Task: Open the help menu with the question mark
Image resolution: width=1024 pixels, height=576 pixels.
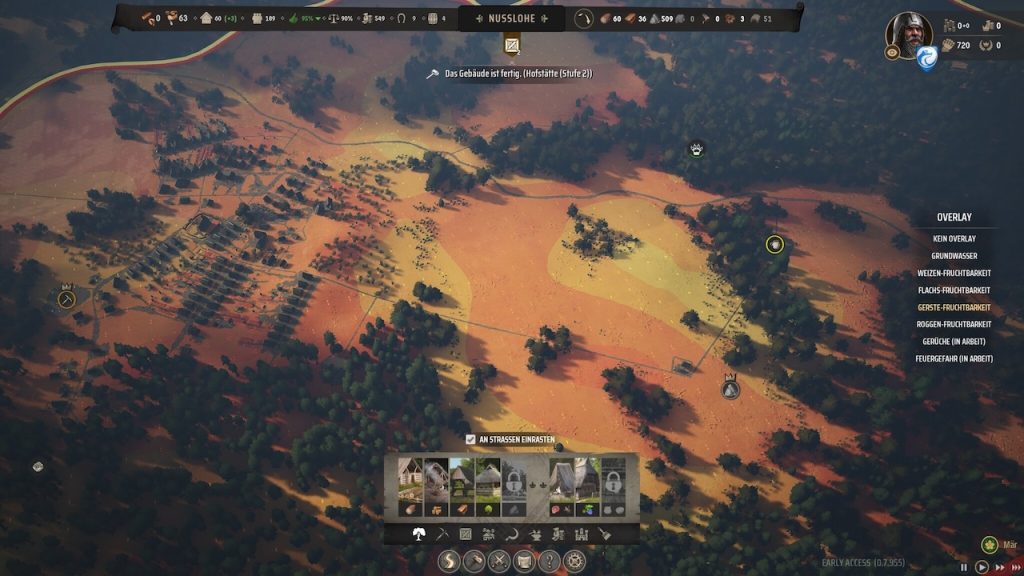Action: coord(549,562)
